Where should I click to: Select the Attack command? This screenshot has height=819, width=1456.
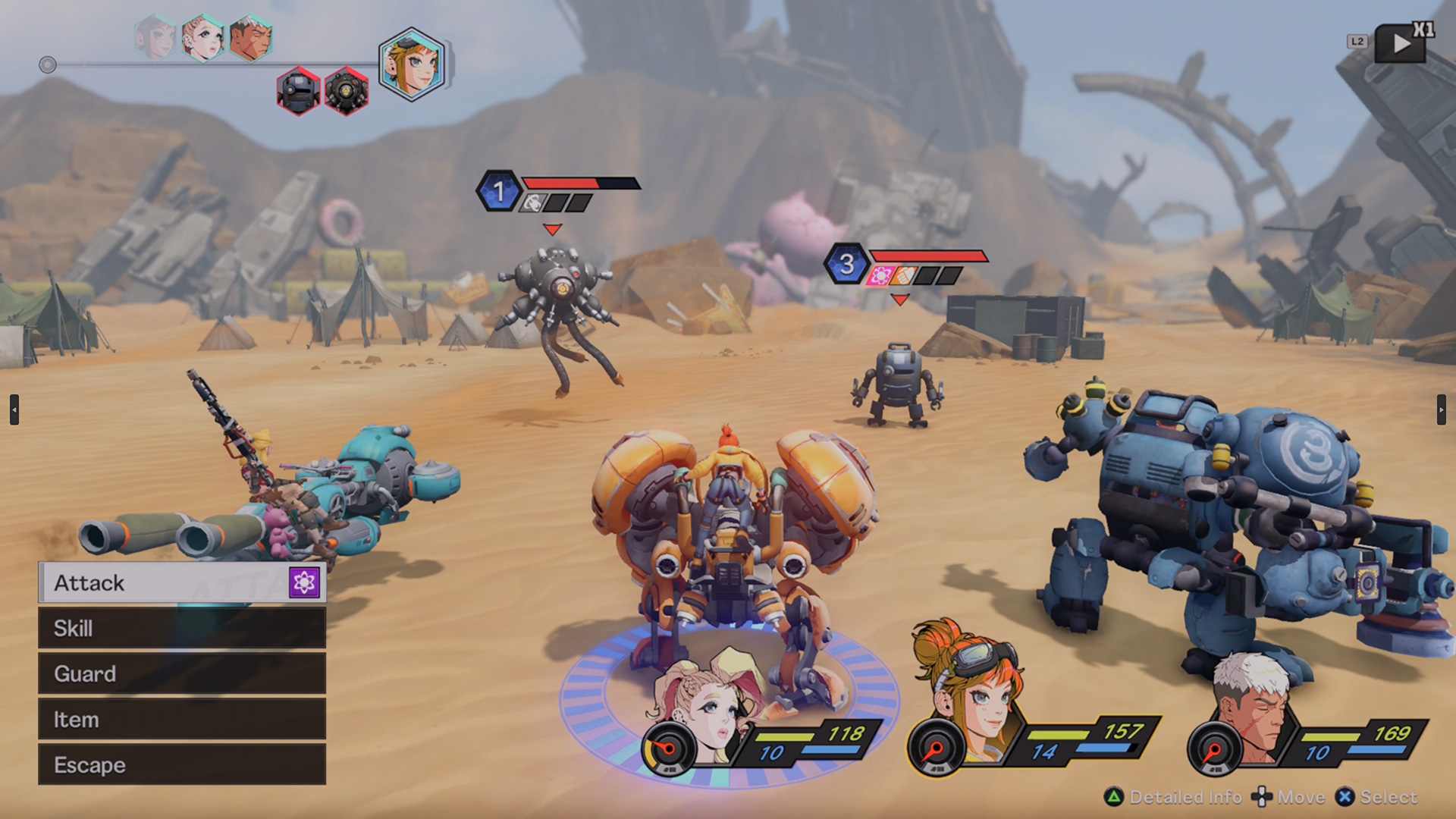click(x=182, y=582)
